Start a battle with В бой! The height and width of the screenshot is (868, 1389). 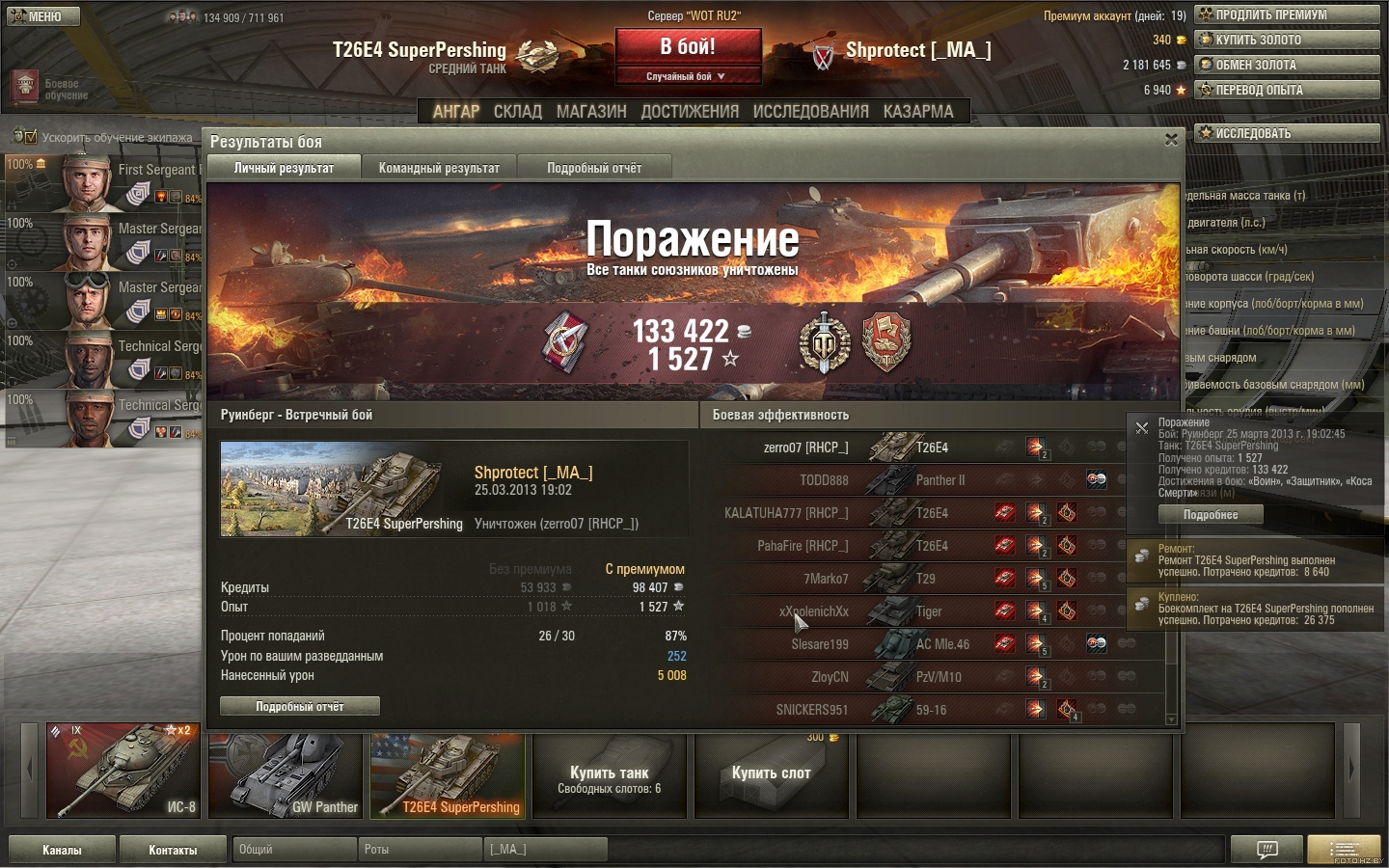tap(688, 47)
